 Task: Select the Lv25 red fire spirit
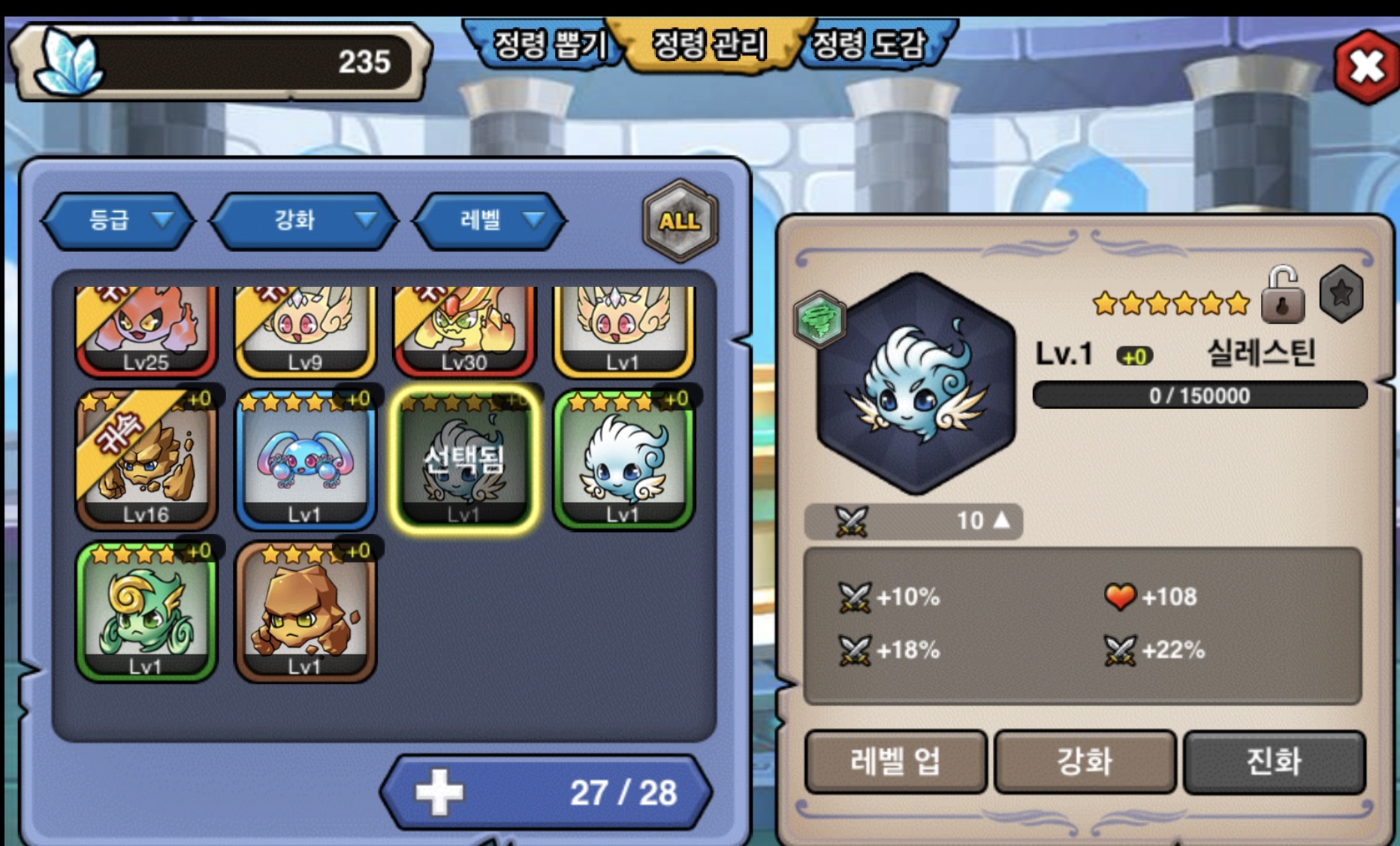146,331
